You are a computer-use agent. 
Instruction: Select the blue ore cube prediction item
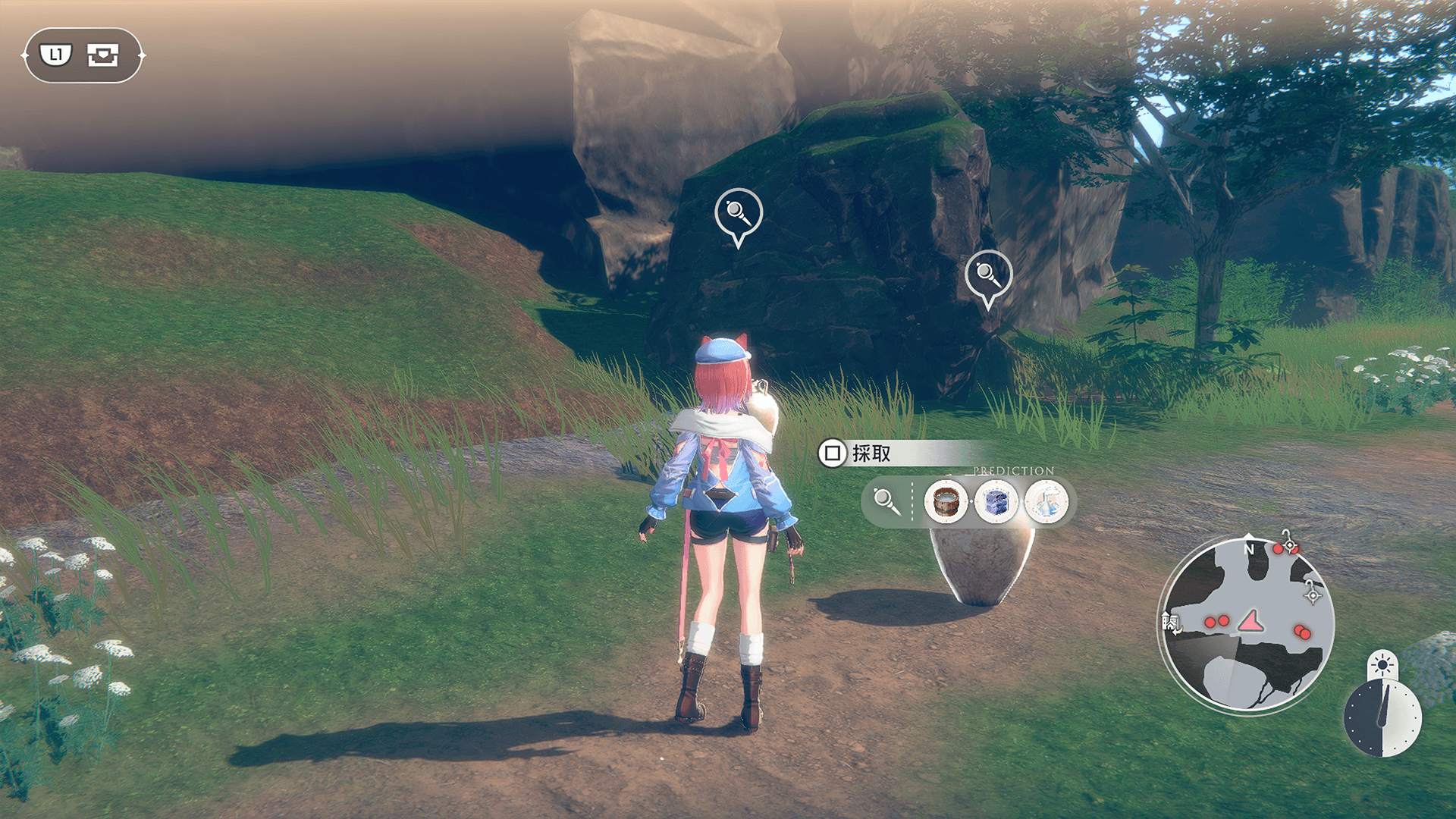click(996, 501)
